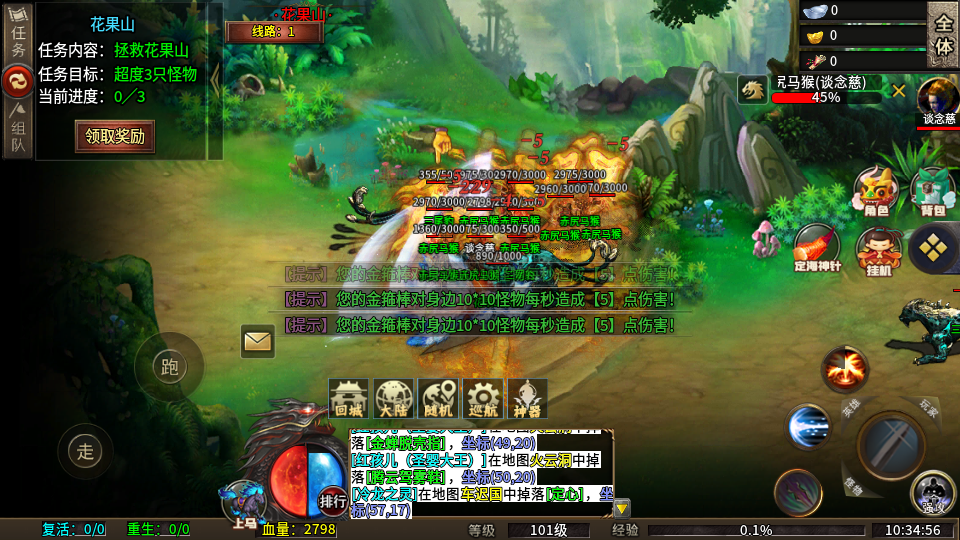The width and height of the screenshot is (960, 540).
Task: Click the crossed-swords basic attack button
Action: 891,438
